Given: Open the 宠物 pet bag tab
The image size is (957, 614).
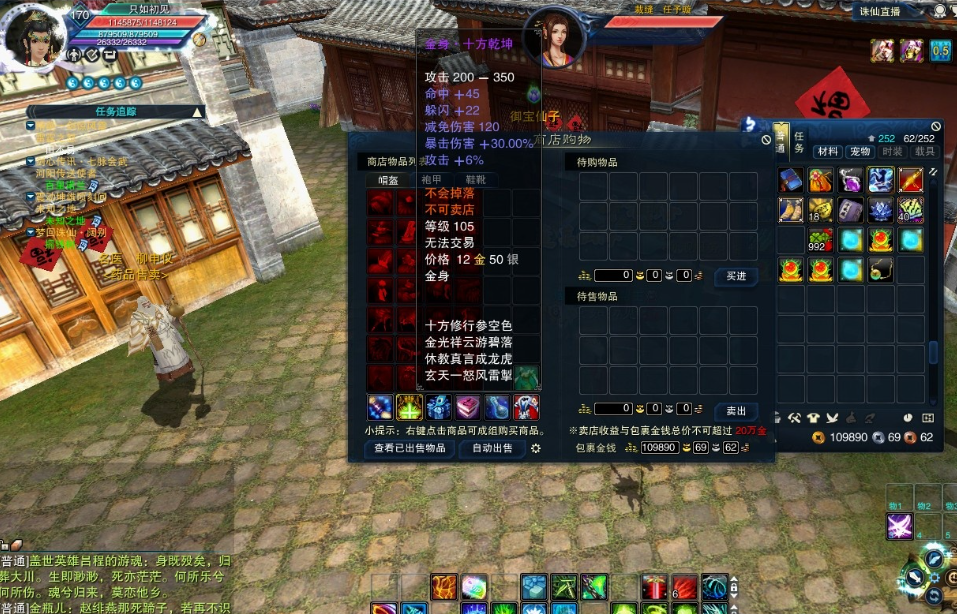Looking at the screenshot, I should pos(859,152).
